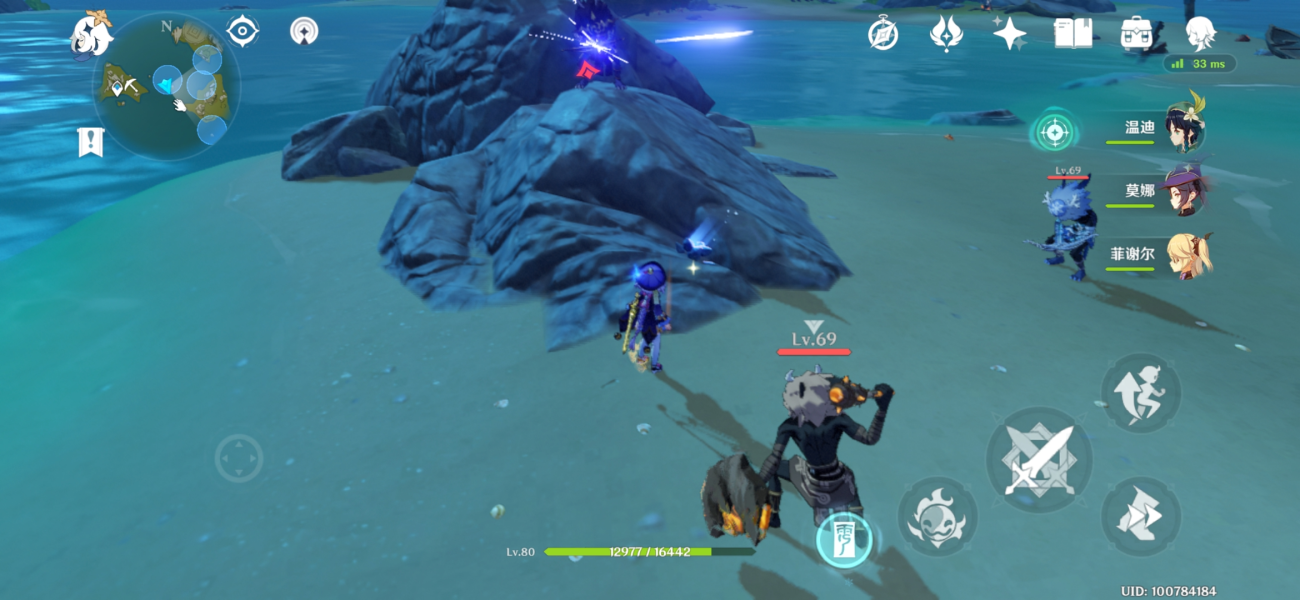Image resolution: width=1300 pixels, height=600 pixels.
Task: Open the quest navigation icon
Action: [243, 32]
